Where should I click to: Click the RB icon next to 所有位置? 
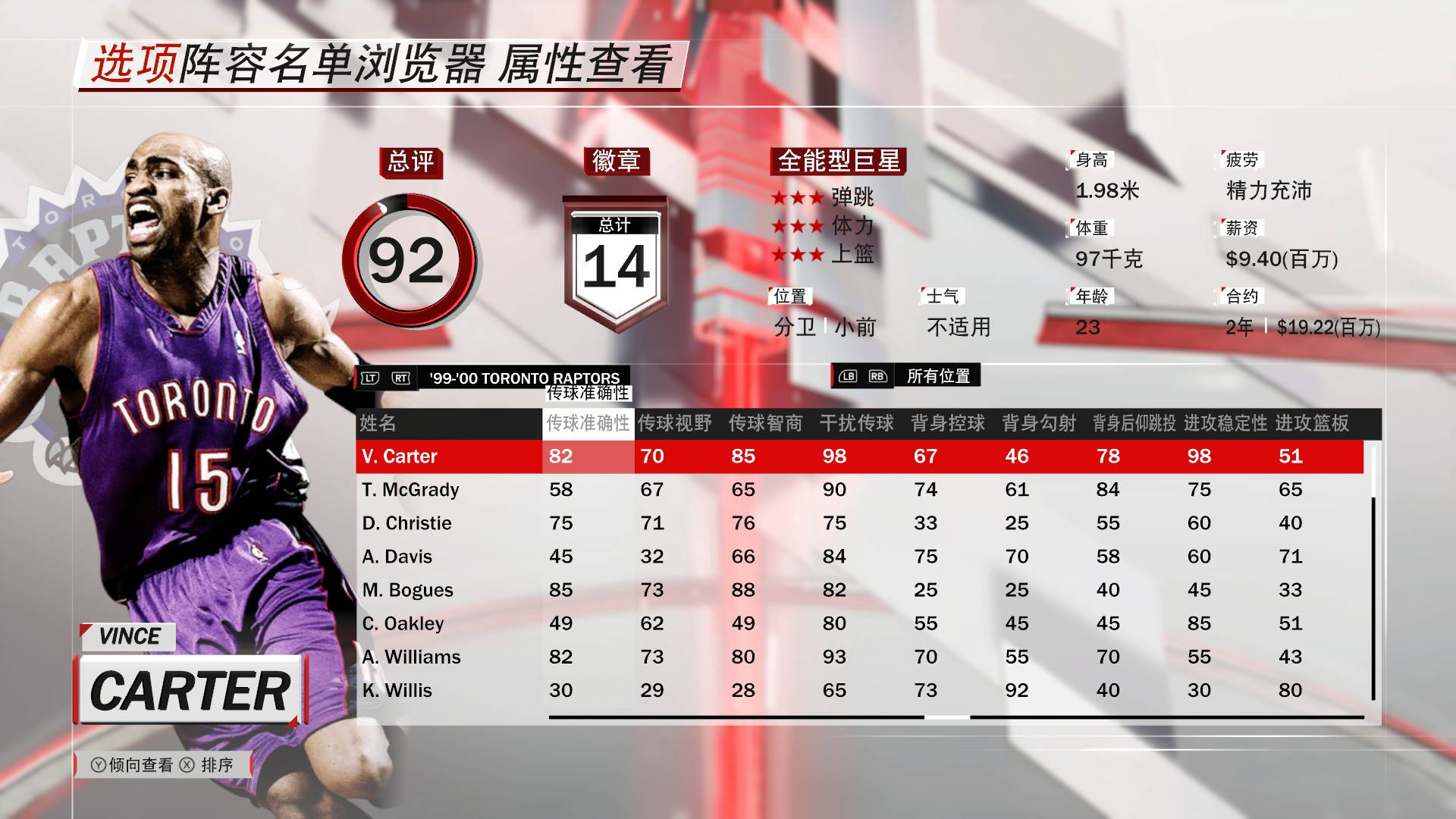coord(877,375)
